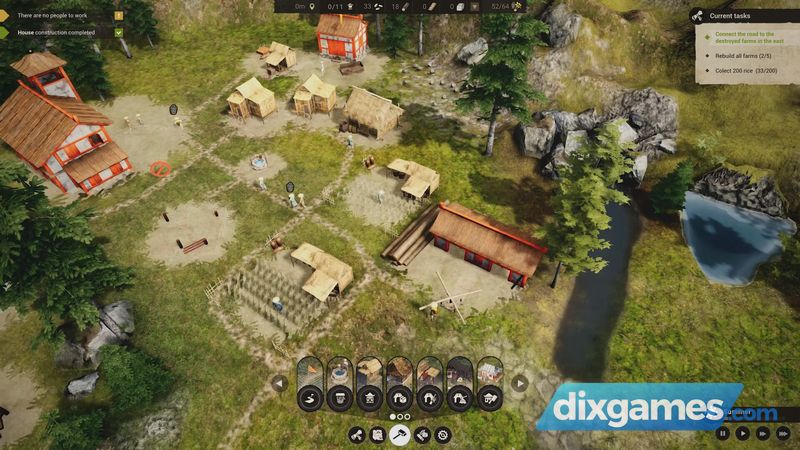Screen dimensions: 800x450
Task: Open the map scroll menu
Action: pos(378,435)
